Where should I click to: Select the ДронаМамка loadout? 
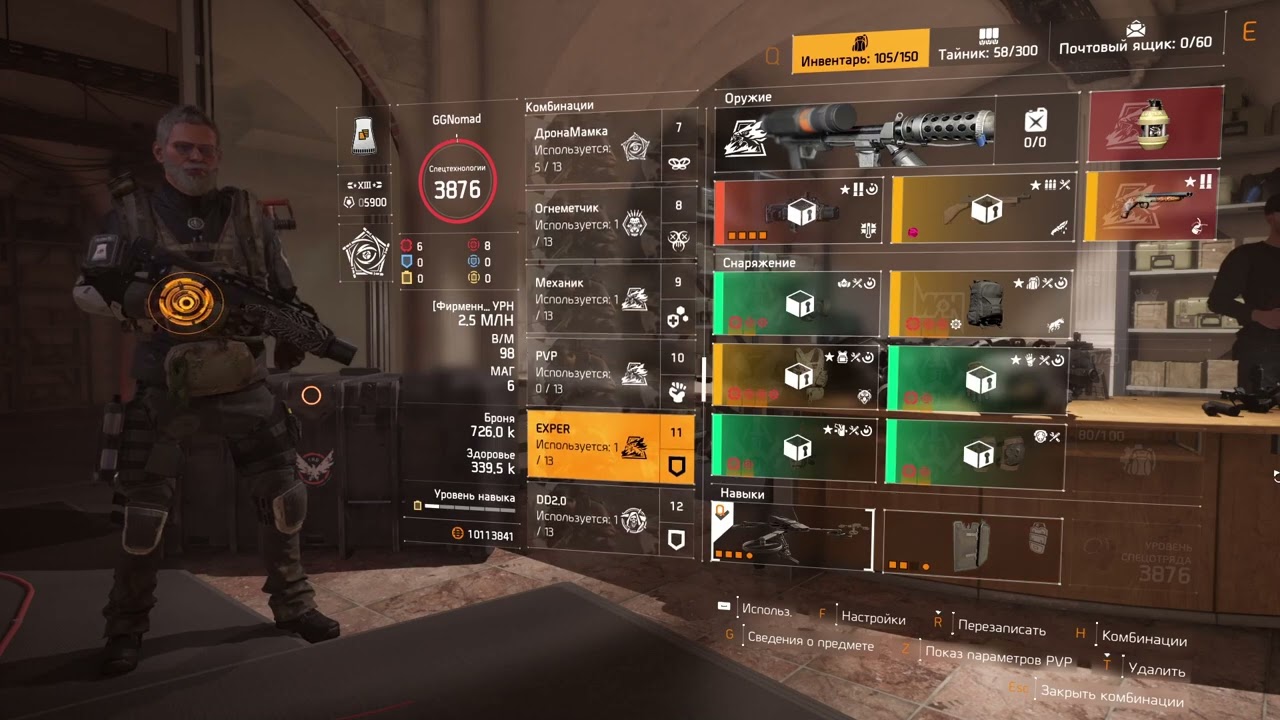pyautogui.click(x=594, y=147)
